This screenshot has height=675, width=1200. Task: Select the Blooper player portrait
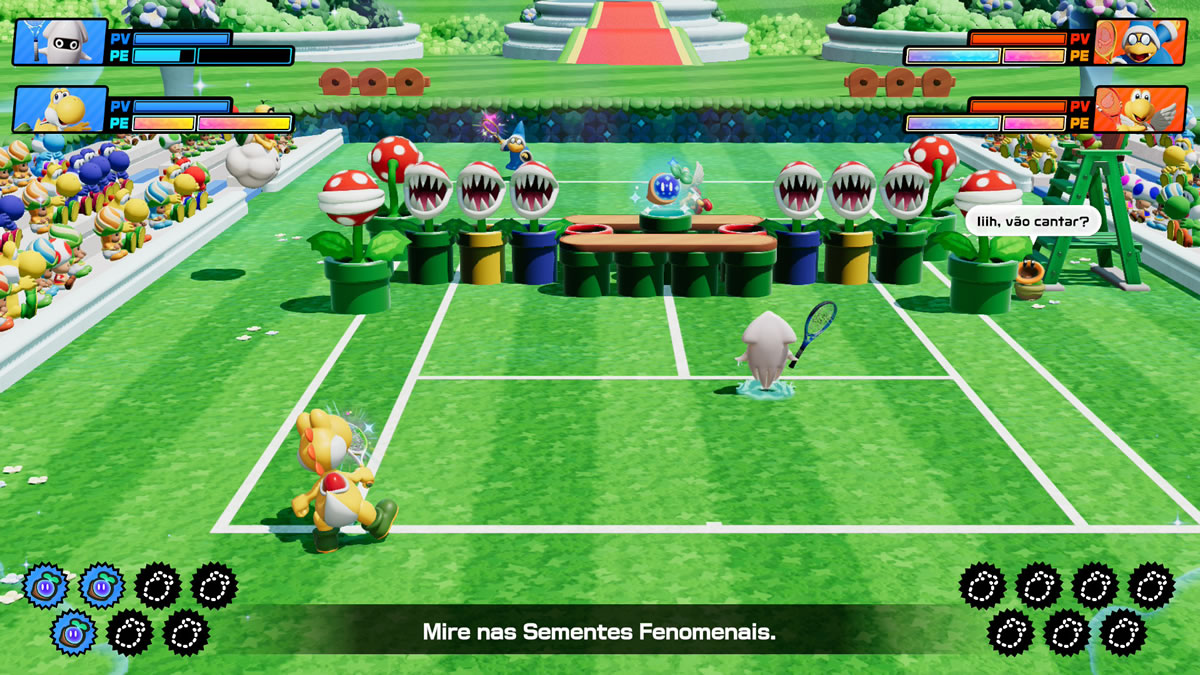coord(60,42)
